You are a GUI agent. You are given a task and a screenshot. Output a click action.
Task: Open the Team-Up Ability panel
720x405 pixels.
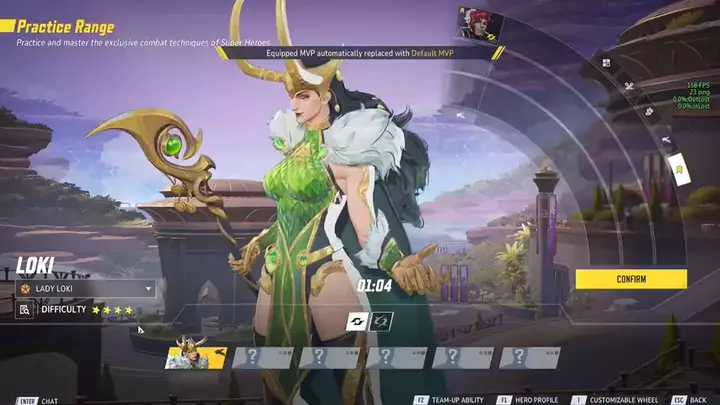[457, 400]
